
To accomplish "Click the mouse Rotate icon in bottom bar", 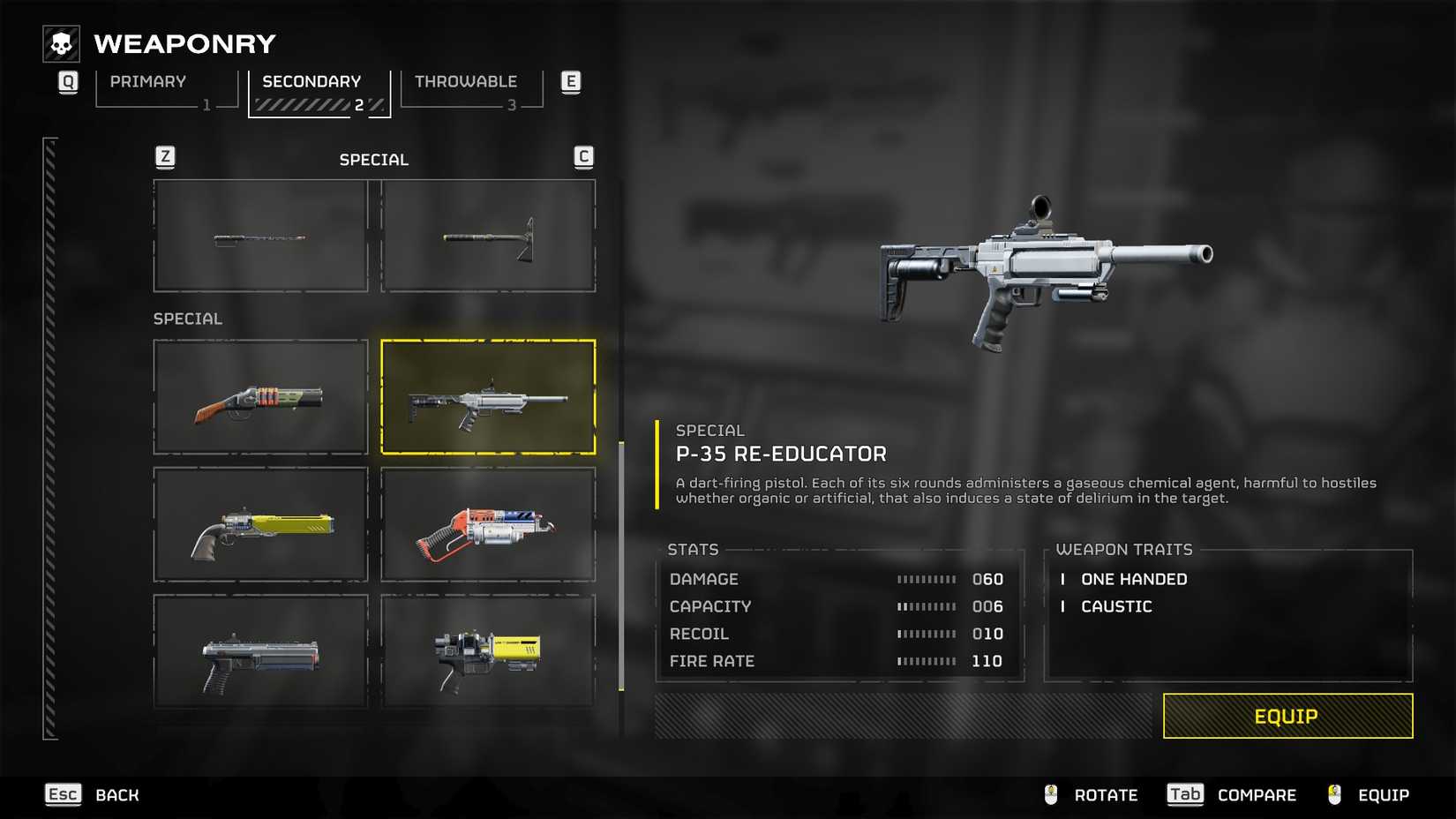I will (x=1051, y=794).
